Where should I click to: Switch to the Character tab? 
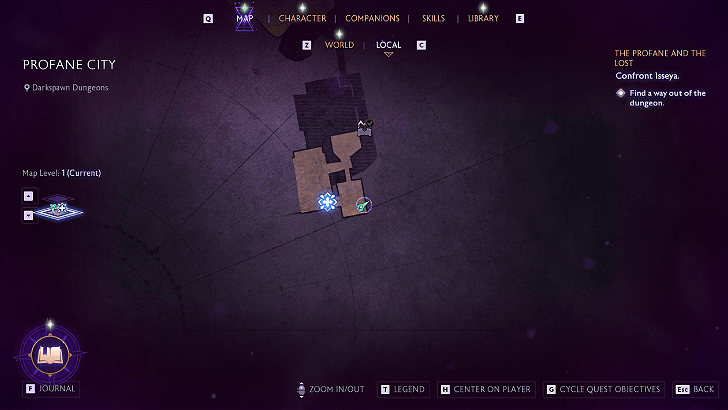302,18
